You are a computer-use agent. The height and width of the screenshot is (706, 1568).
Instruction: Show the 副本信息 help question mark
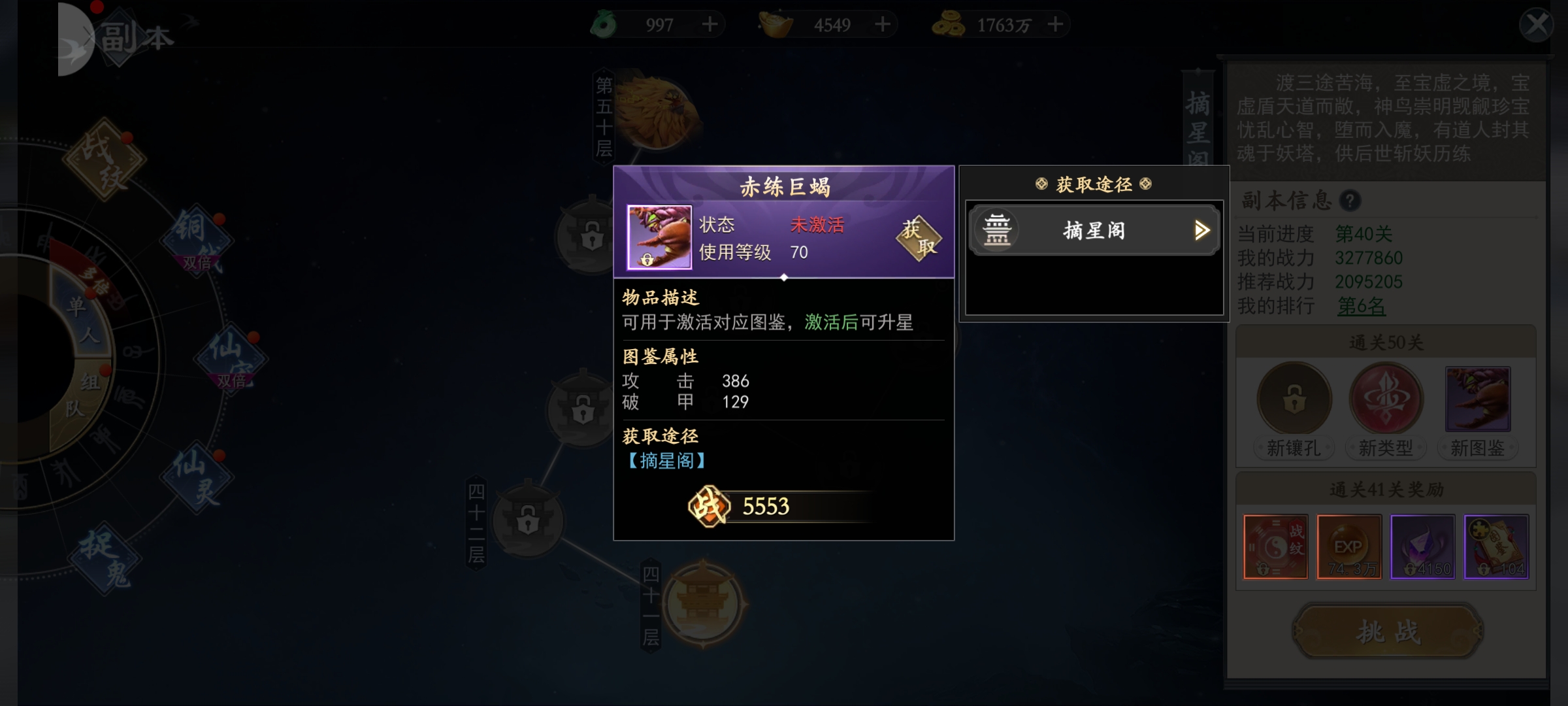1350,201
